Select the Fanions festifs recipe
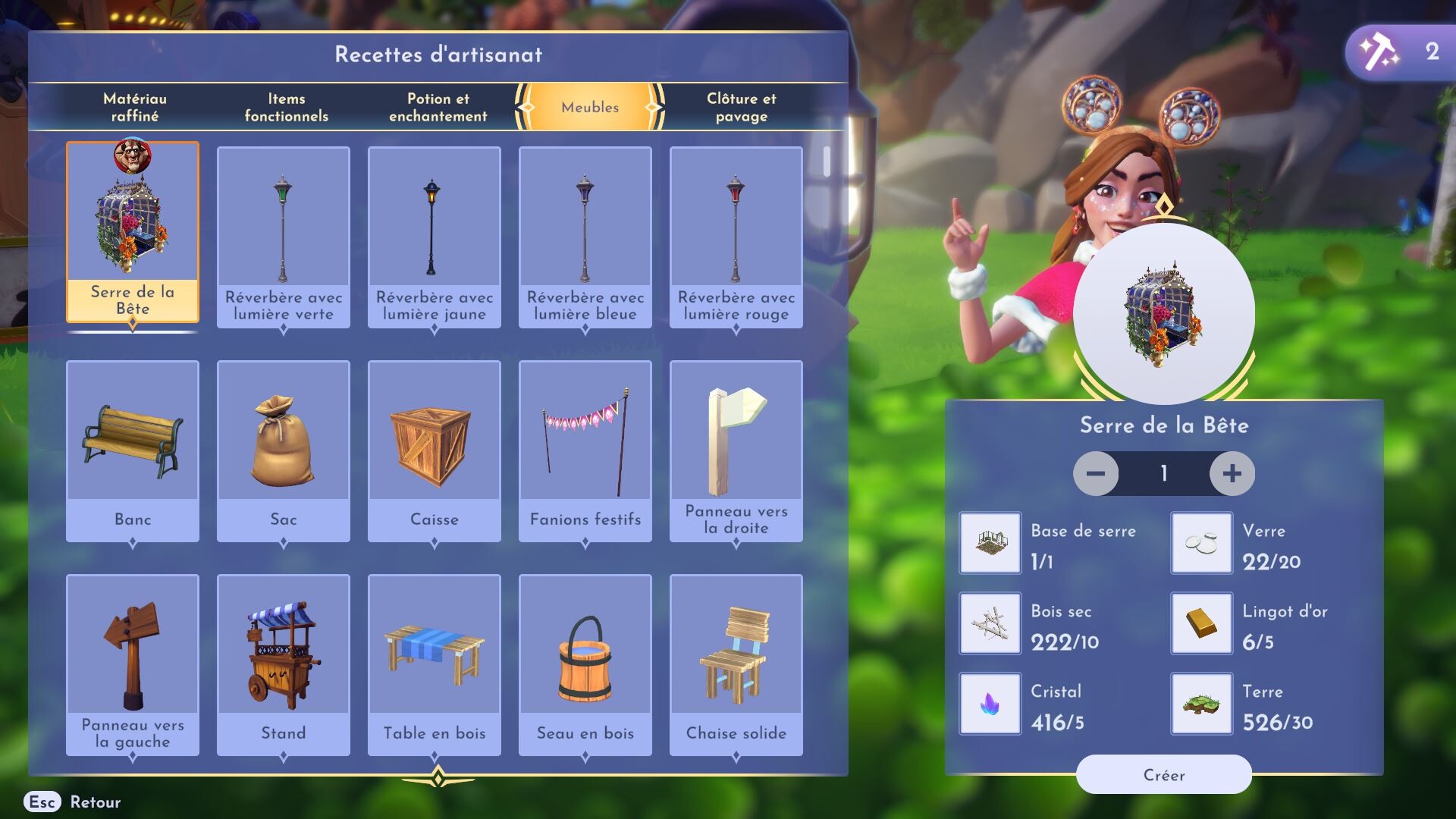1456x819 pixels. pos(585,450)
